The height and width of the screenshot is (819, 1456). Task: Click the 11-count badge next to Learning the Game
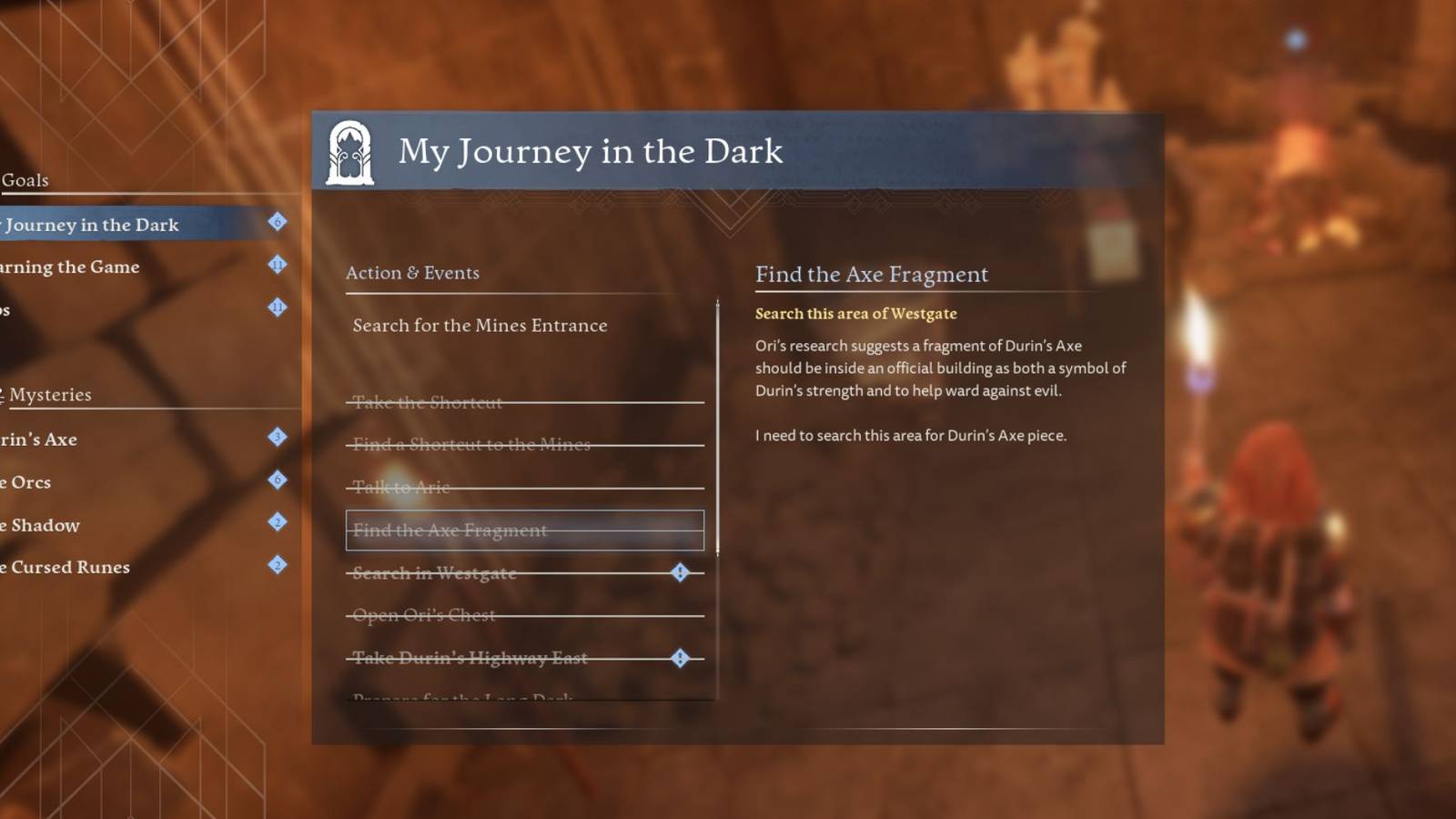[276, 263]
